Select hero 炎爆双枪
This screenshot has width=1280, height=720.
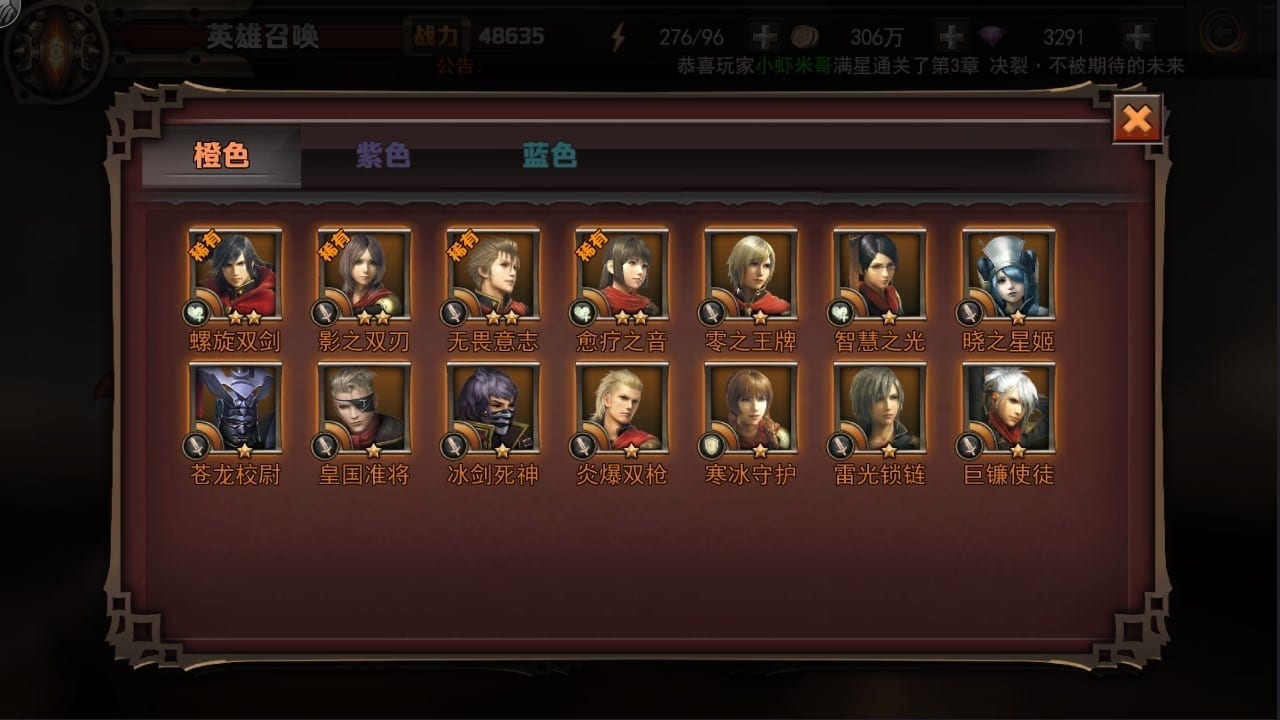622,409
